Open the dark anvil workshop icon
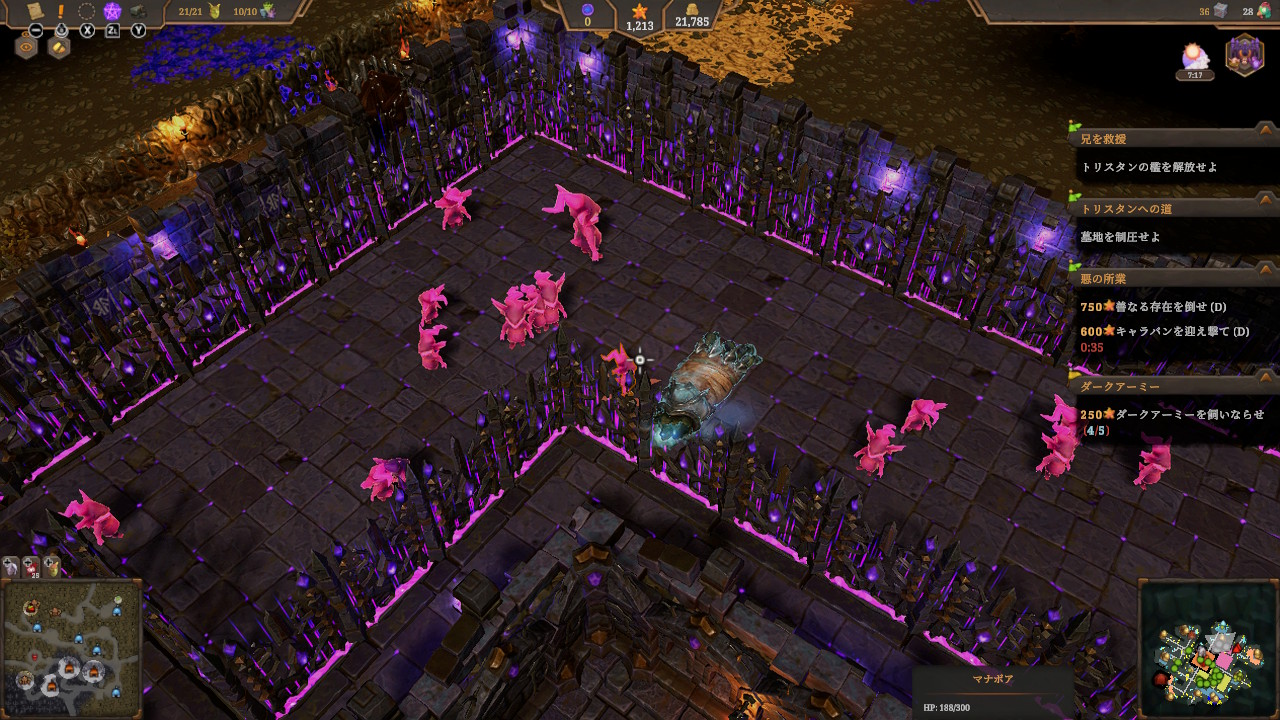Screen dimensions: 1280x720 137,12
